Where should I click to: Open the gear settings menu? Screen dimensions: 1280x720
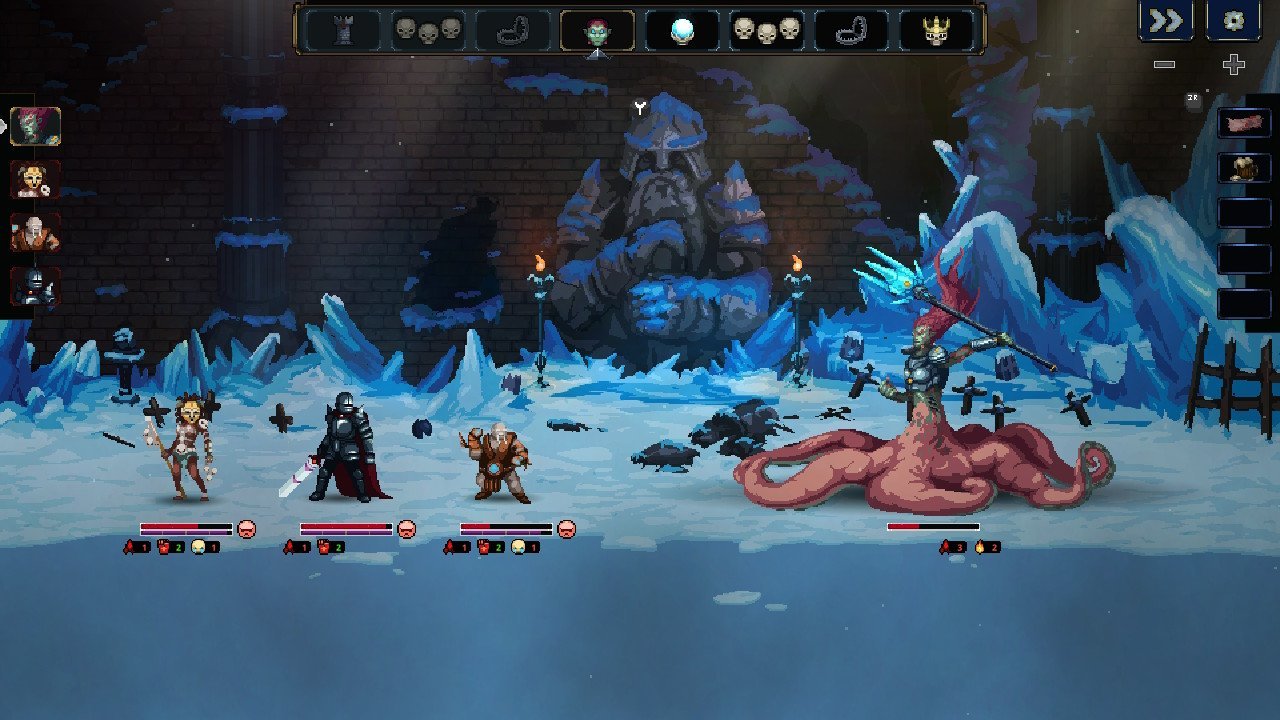(1233, 21)
